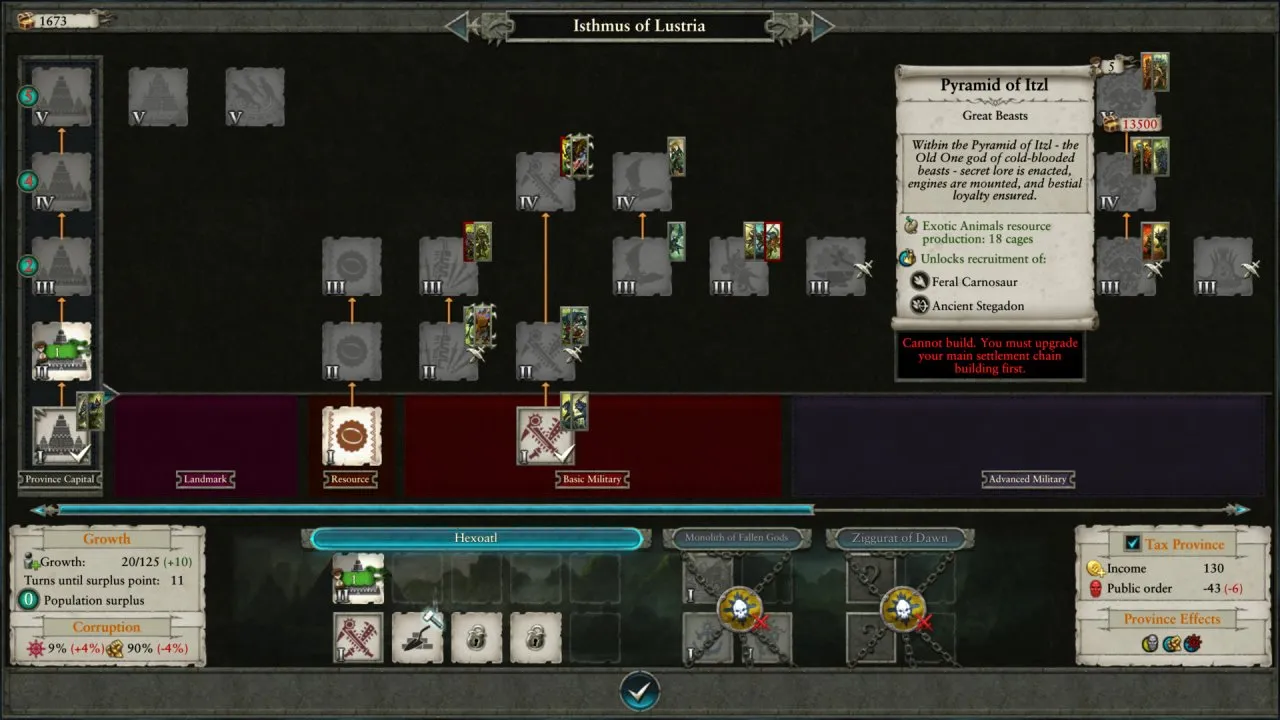Toggle the Tax Province checkbox
Viewport: 1280px width, 720px height.
[1132, 543]
